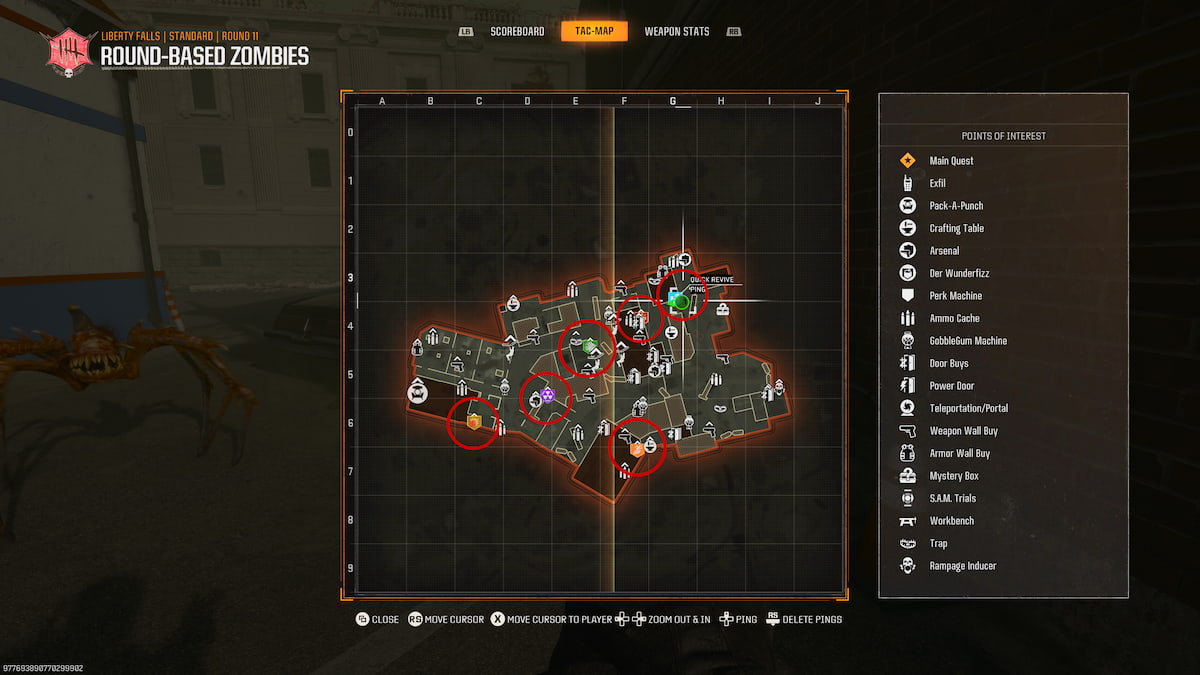This screenshot has width=1200, height=675.
Task: Select the Tac-Map tab
Action: tap(594, 32)
